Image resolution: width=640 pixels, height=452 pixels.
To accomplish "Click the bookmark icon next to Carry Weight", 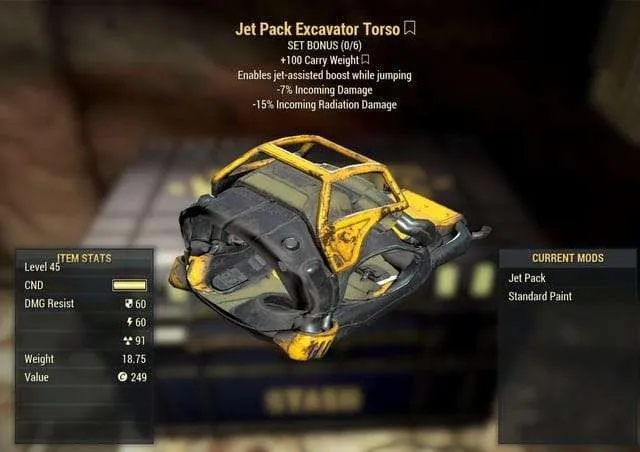I will click(x=364, y=60).
